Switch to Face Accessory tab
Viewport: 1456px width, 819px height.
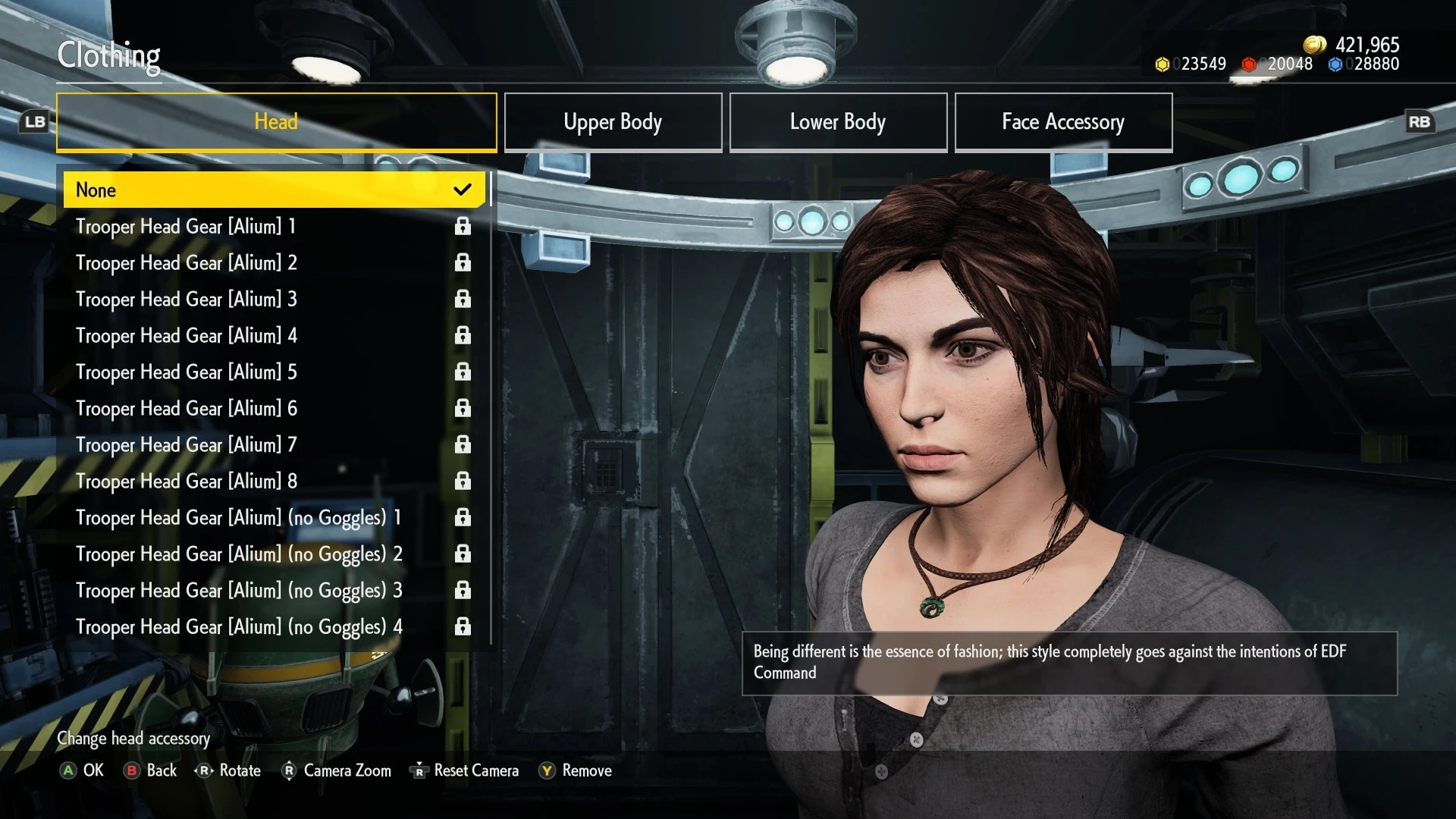click(x=1063, y=122)
